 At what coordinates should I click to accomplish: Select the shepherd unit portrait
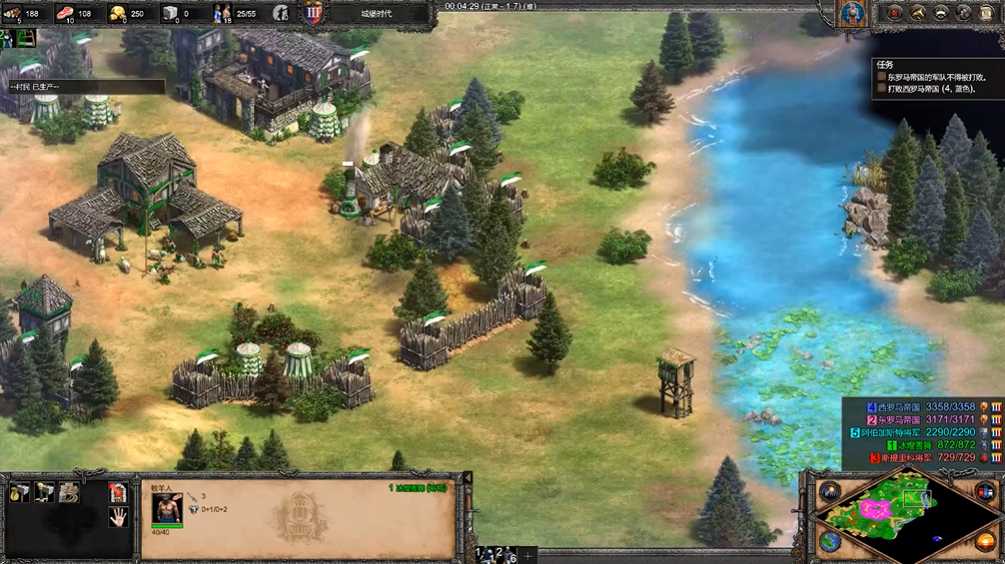coord(167,509)
